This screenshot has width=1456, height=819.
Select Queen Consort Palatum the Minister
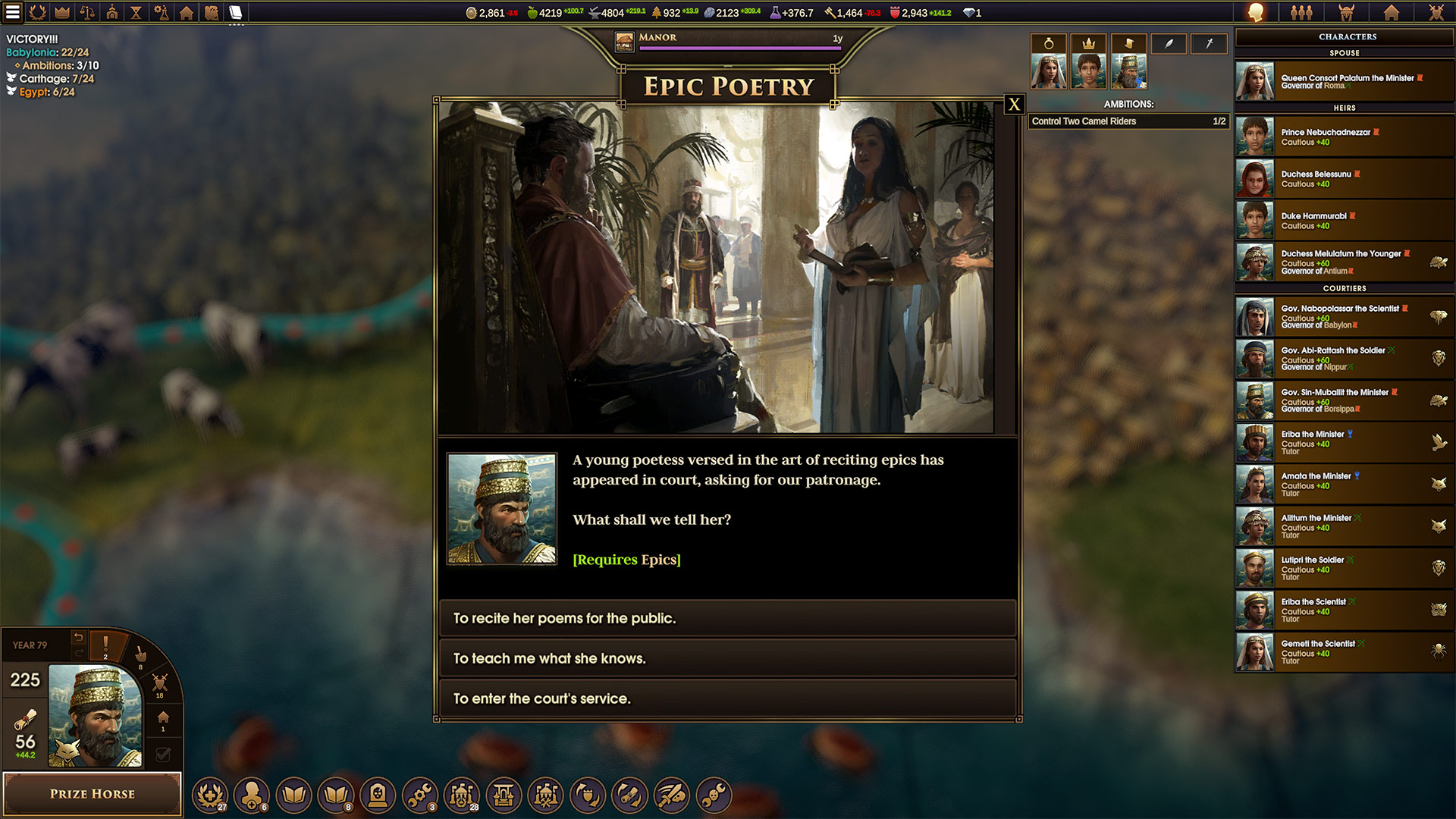pyautogui.click(x=1344, y=81)
